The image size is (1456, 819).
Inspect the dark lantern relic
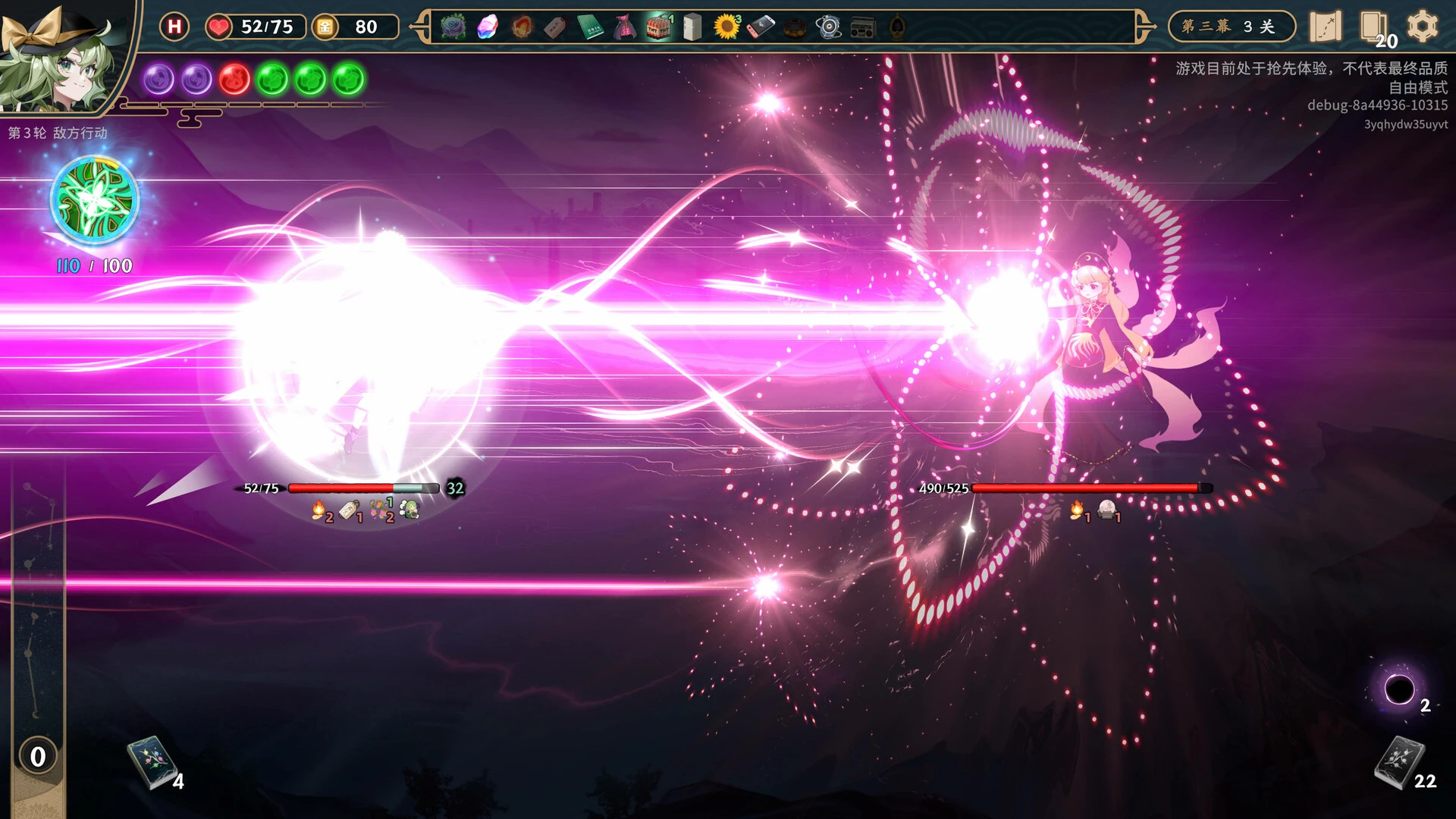coord(897,27)
